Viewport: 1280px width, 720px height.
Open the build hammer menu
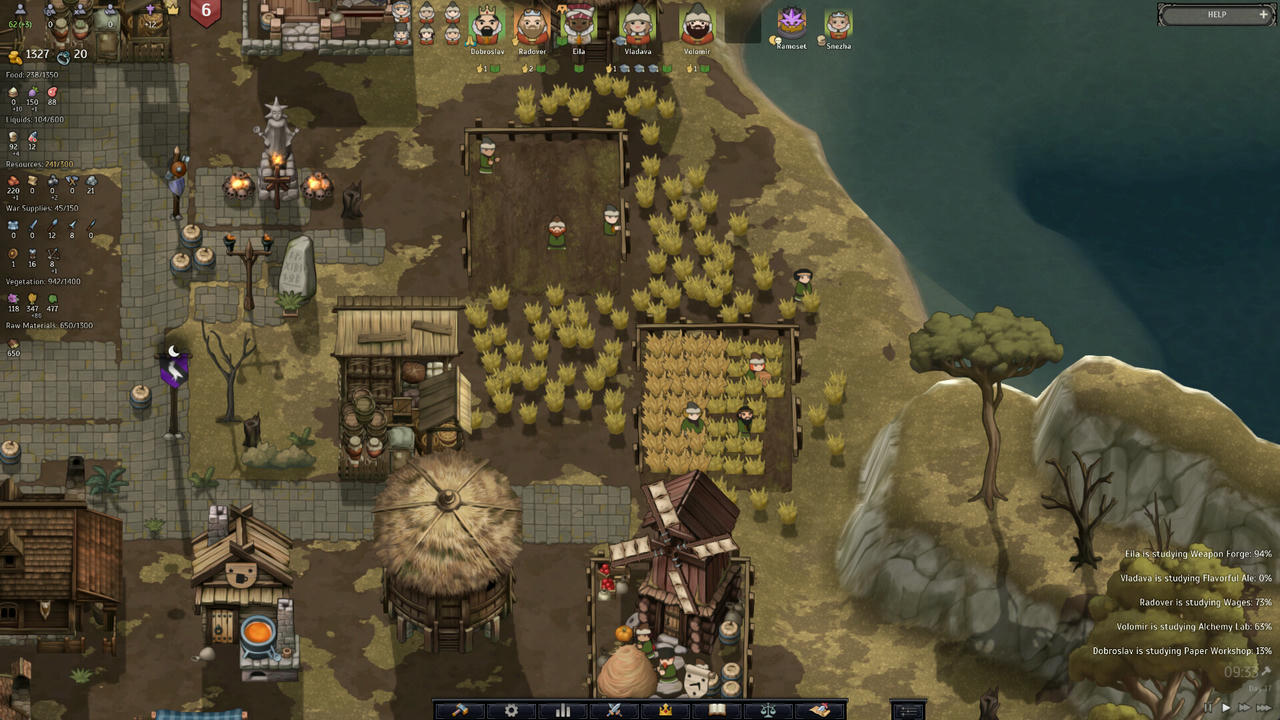(x=460, y=710)
